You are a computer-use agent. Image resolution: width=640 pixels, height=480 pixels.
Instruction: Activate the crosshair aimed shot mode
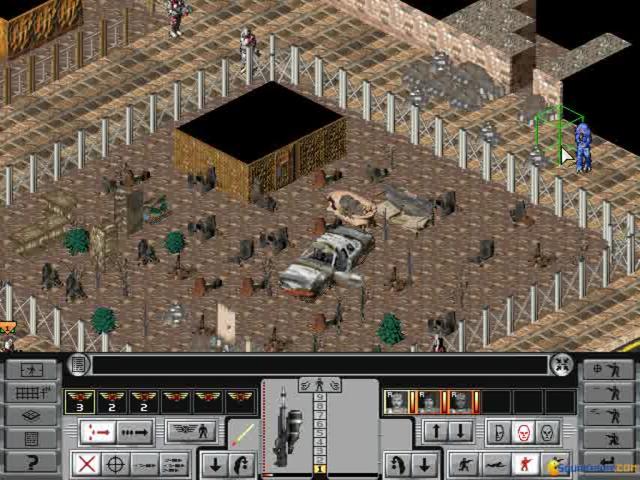coord(116,464)
